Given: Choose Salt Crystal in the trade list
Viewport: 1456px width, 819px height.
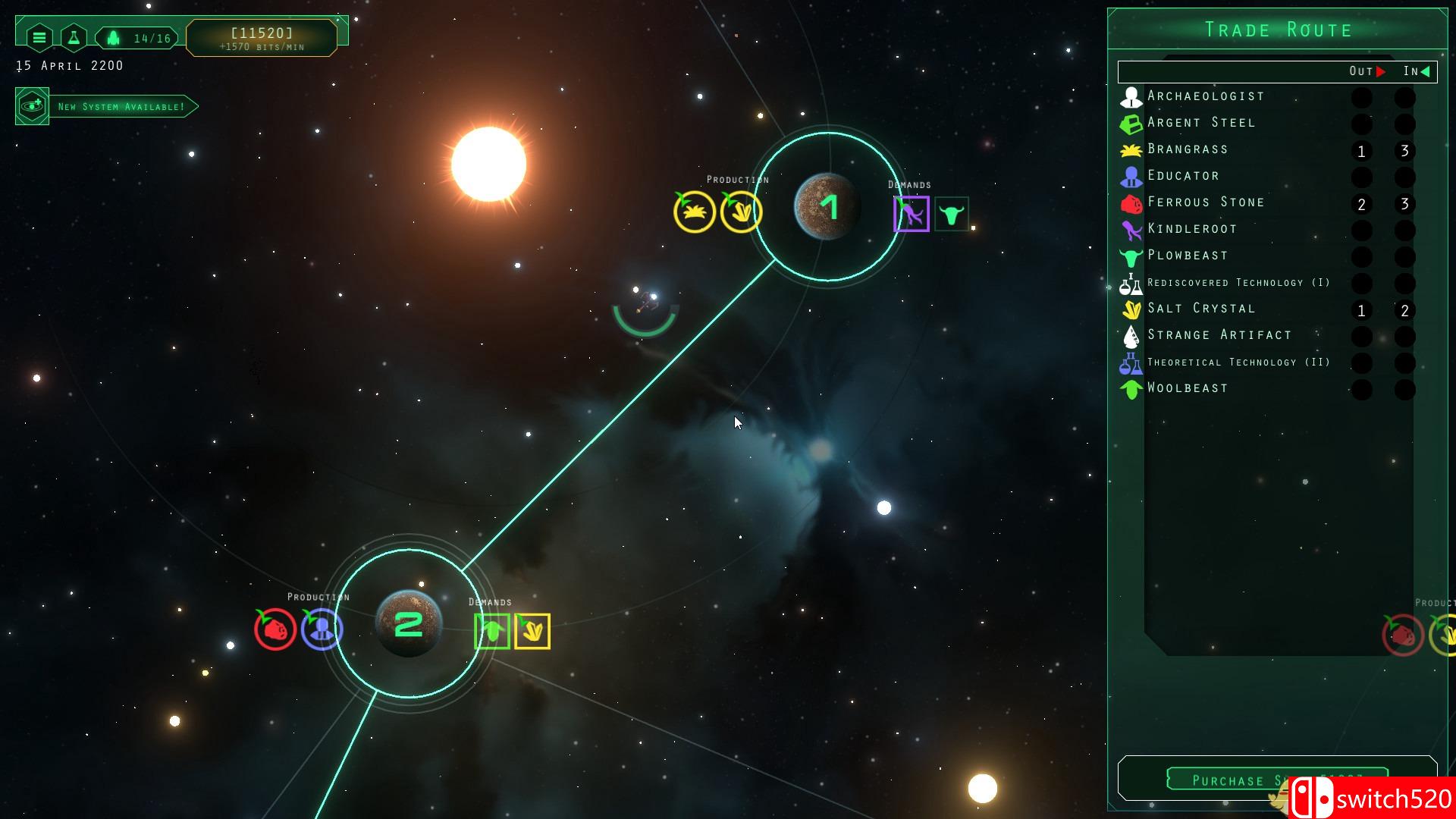Looking at the screenshot, I should tap(1201, 309).
